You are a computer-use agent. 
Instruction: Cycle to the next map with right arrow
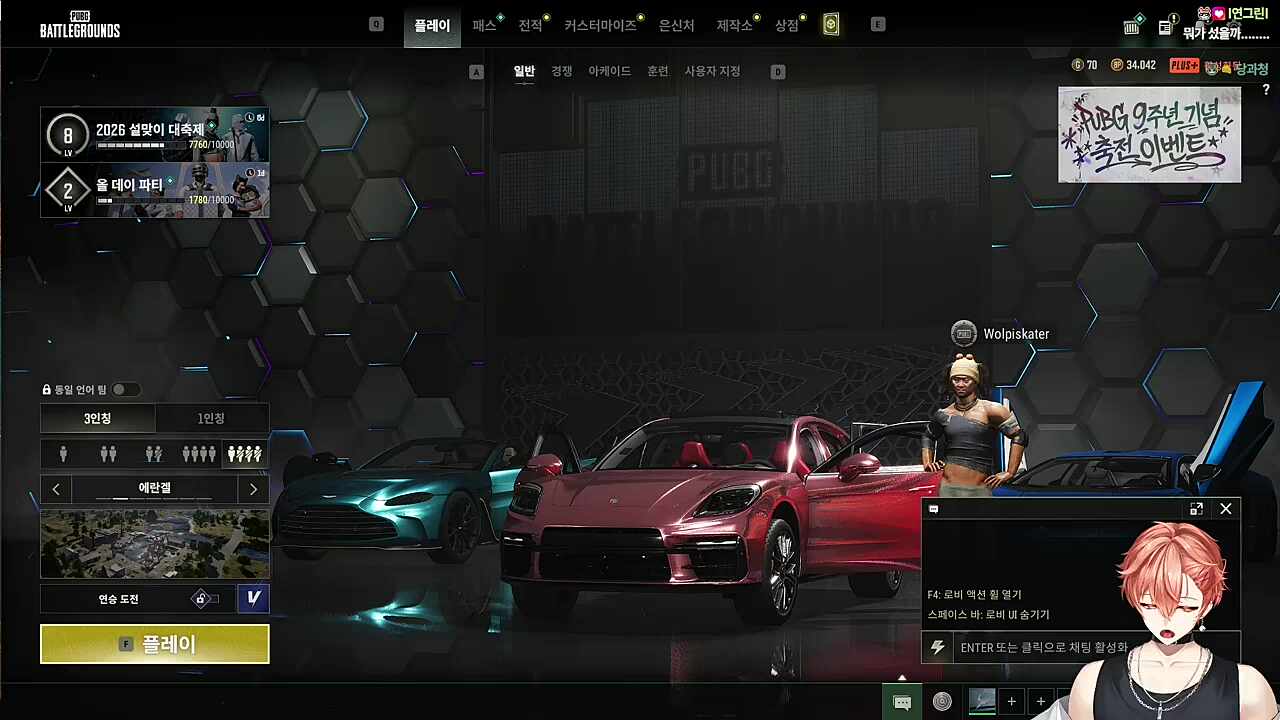[x=253, y=489]
